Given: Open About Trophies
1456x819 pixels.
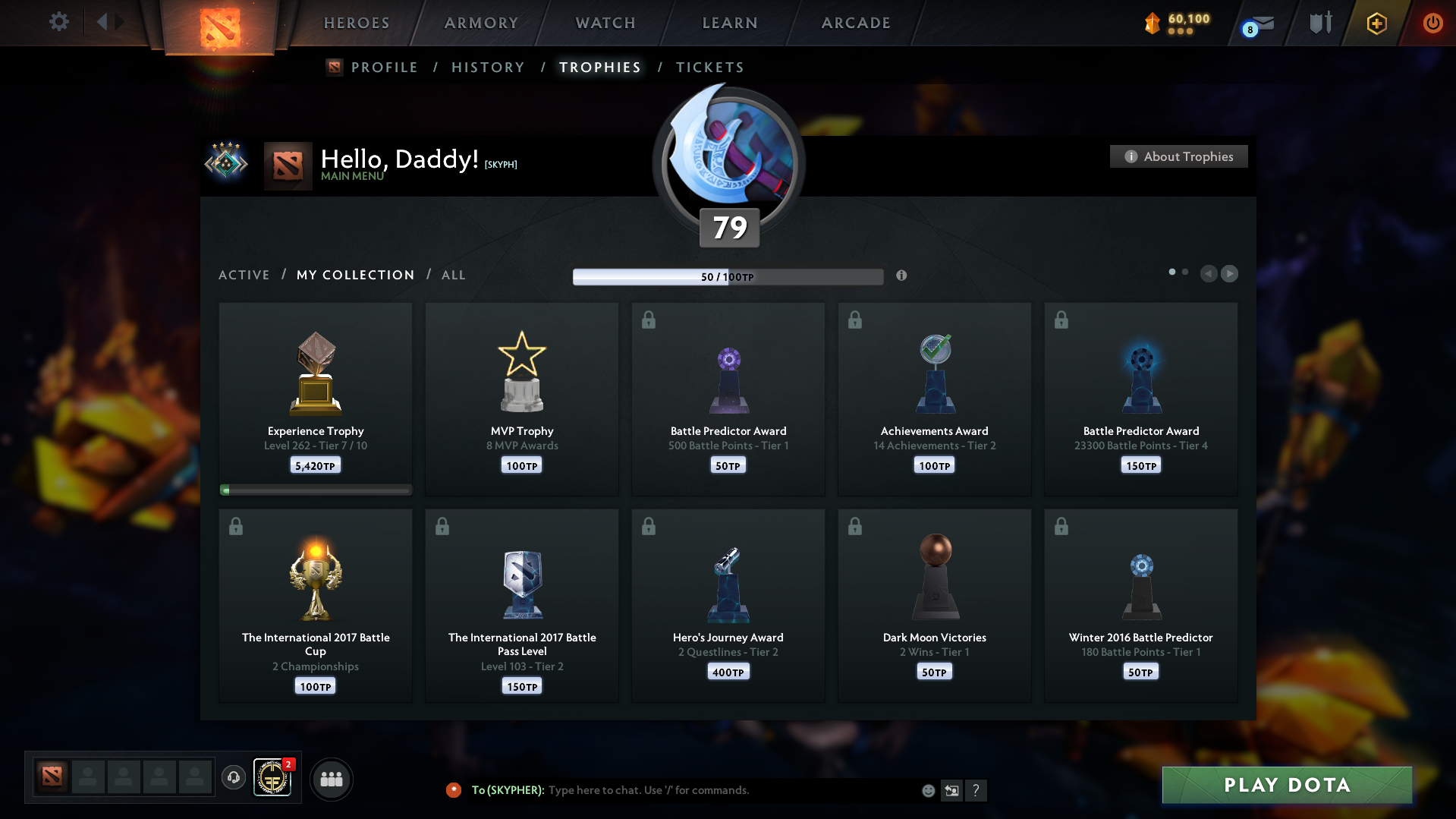Looking at the screenshot, I should (x=1178, y=156).
